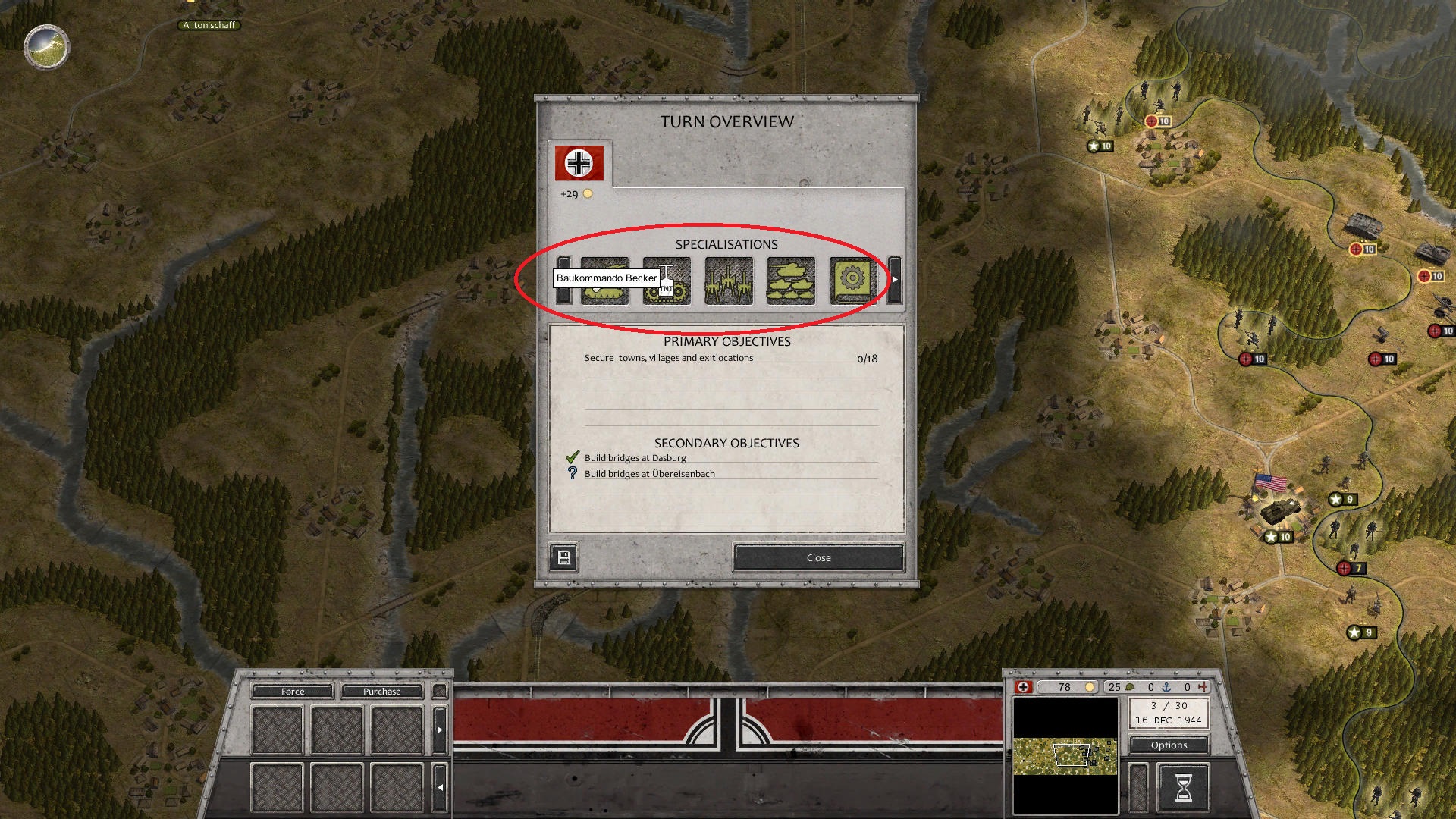Expand the specialisations list with right arrow

[x=896, y=281]
